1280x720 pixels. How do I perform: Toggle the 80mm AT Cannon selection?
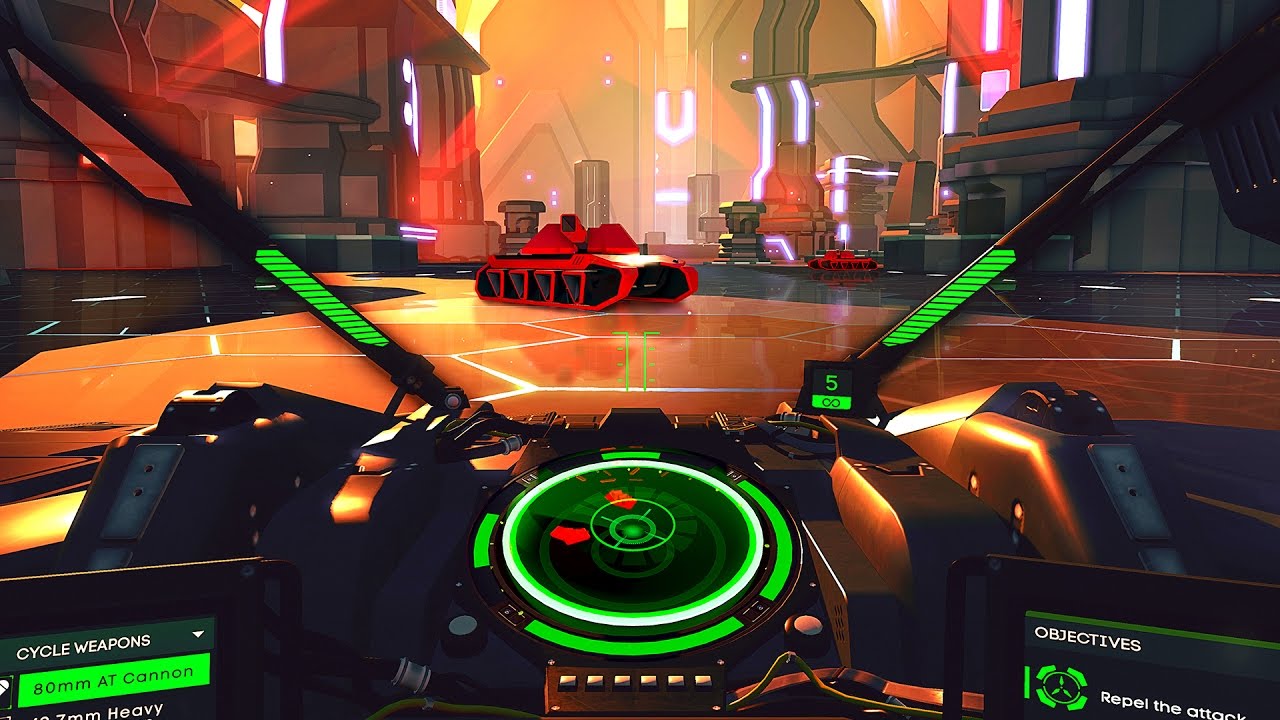click(x=115, y=684)
